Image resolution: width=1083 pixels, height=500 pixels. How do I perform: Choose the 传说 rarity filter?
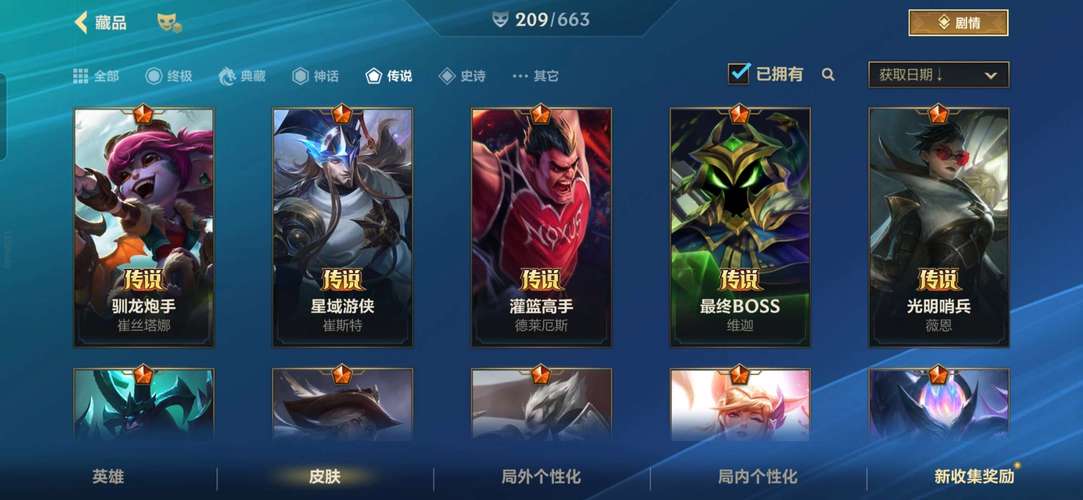[389, 76]
